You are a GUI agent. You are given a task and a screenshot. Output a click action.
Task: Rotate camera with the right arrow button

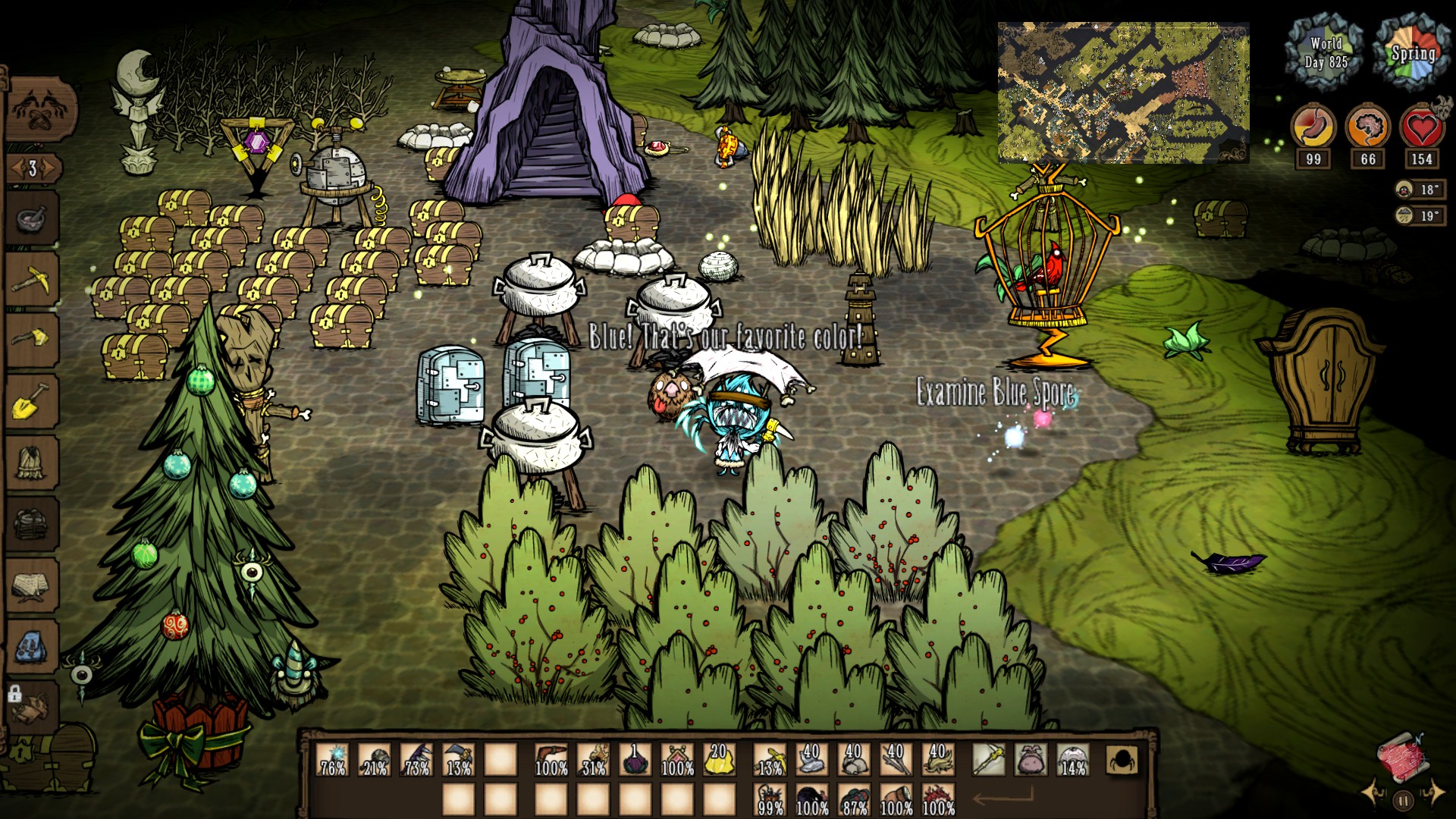(1434, 792)
